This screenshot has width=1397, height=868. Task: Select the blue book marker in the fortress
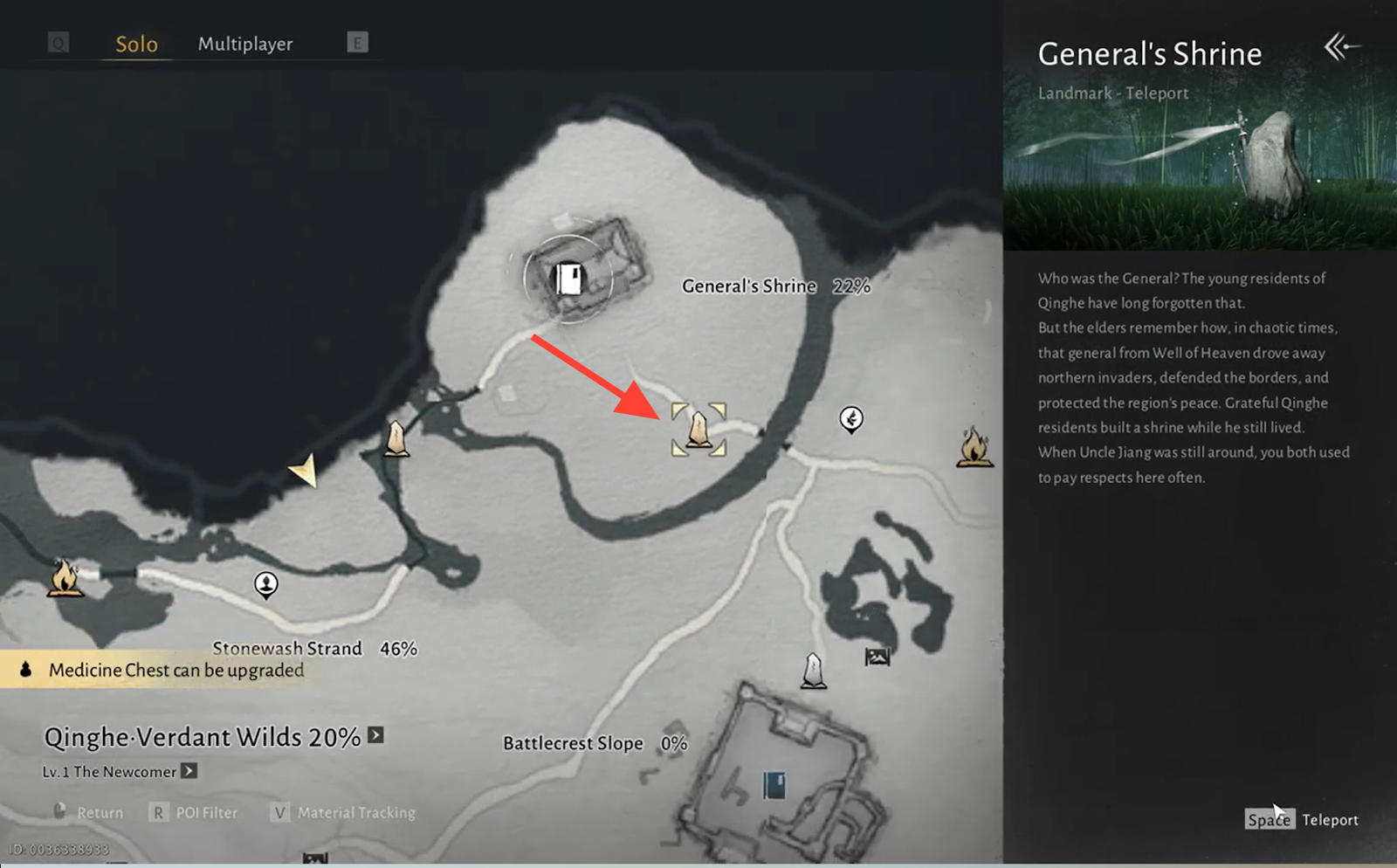point(774,785)
